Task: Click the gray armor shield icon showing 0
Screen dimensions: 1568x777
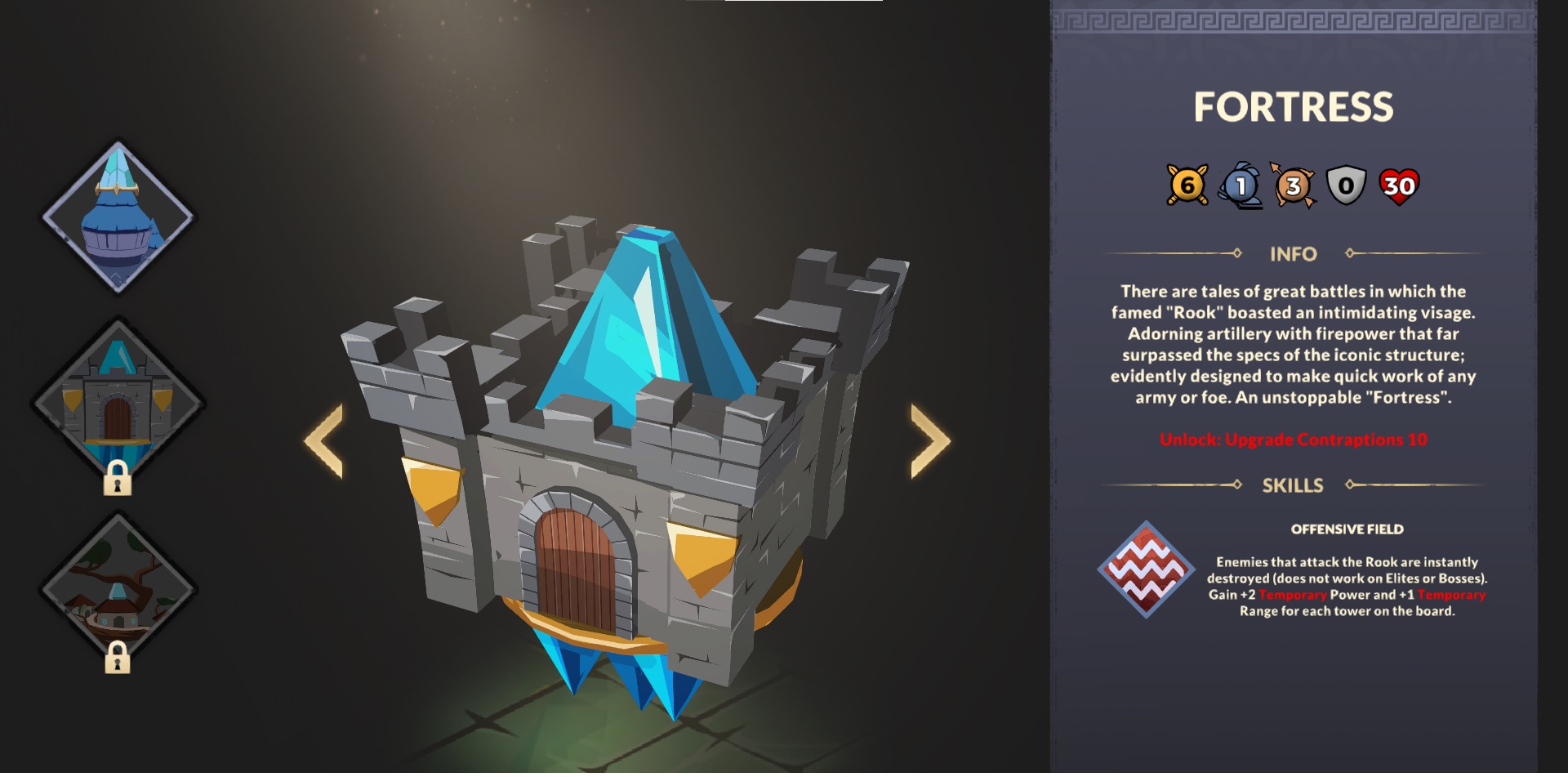Action: coord(1346,183)
